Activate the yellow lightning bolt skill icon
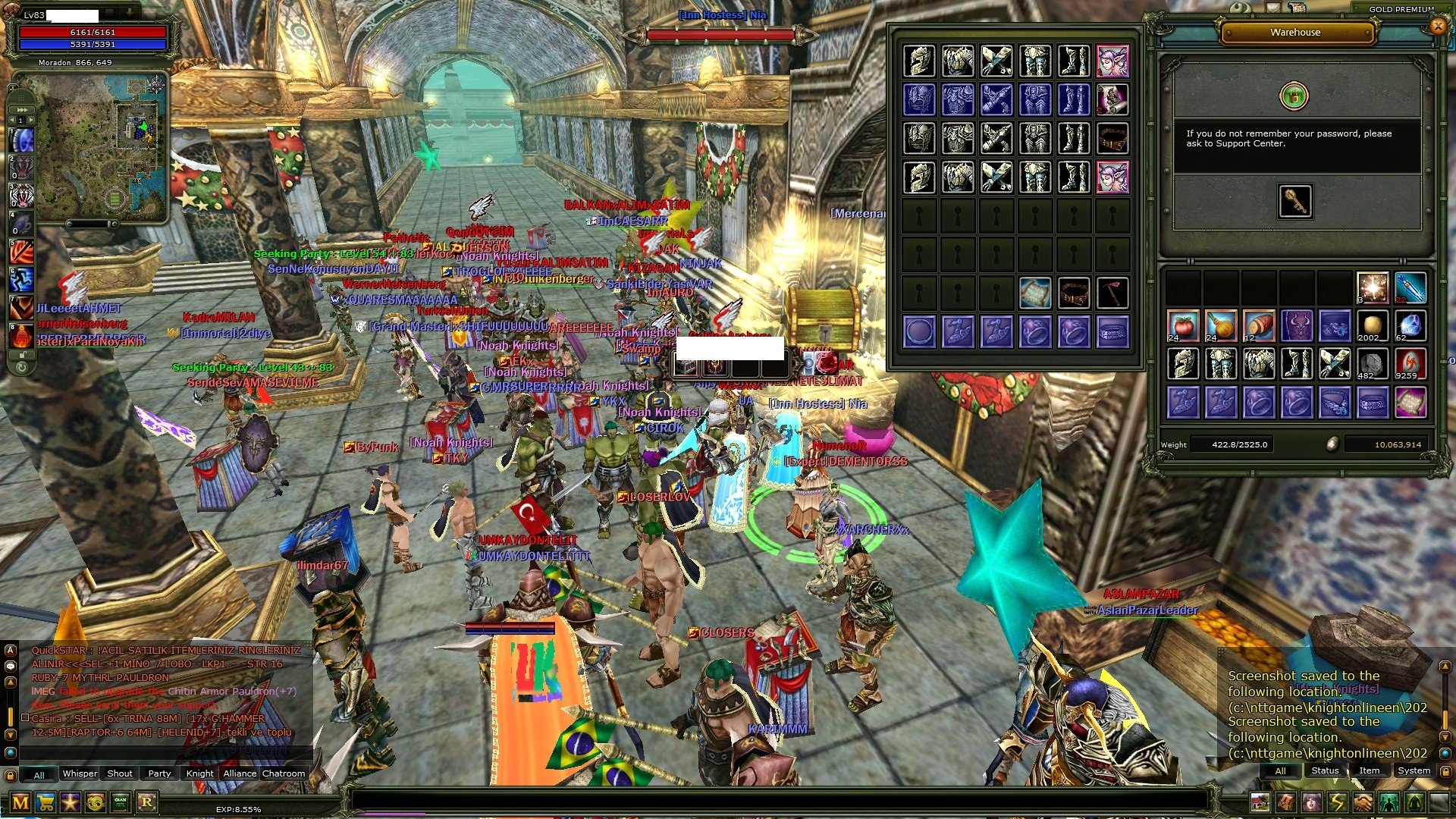 coord(1337,802)
